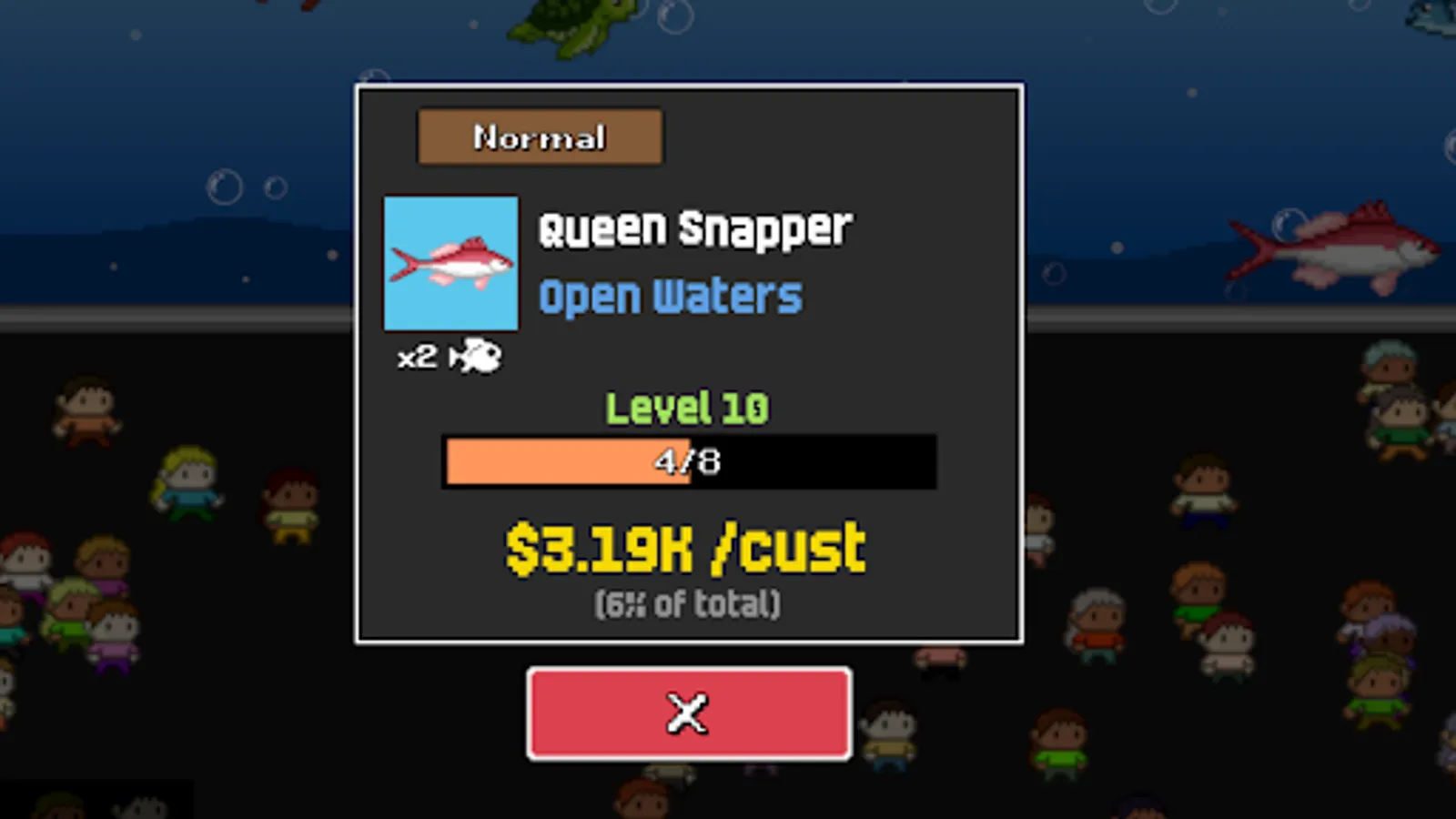Select the grey-haired customer sprite on the right
This screenshot has width=1456, height=819.
[1097, 619]
